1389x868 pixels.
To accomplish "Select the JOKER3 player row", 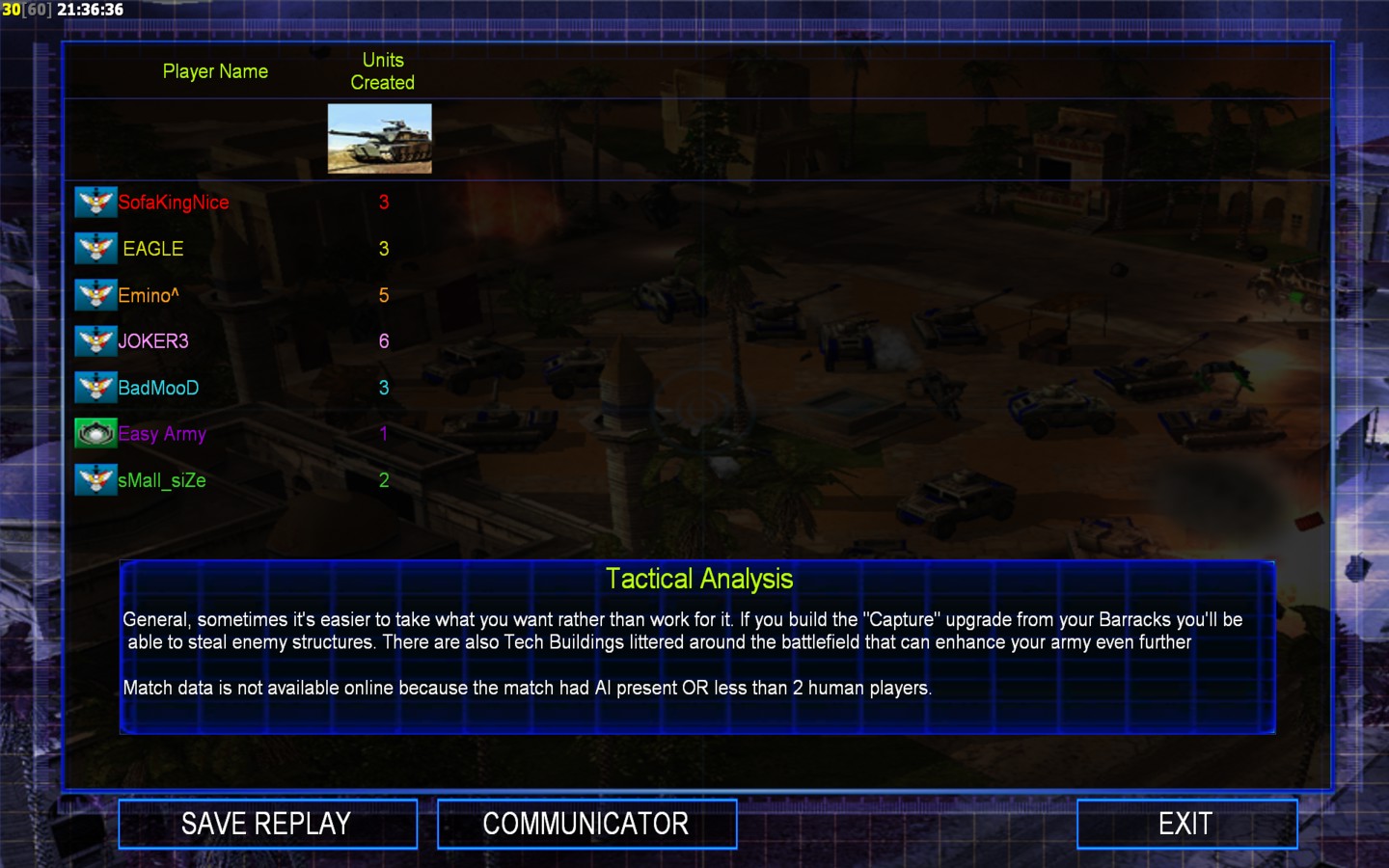I will 153,341.
